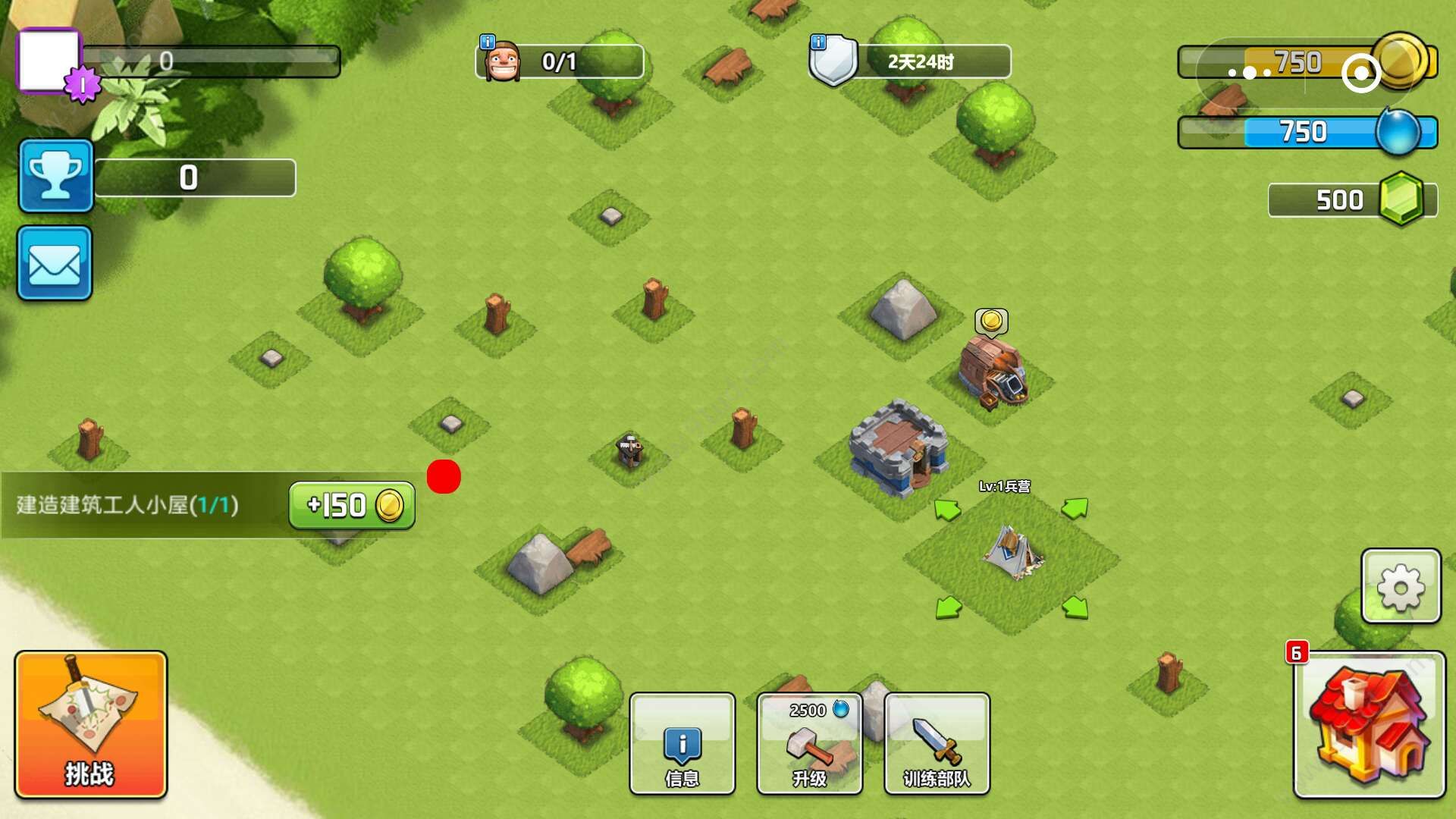Open the gear settings button

pos(1401,586)
